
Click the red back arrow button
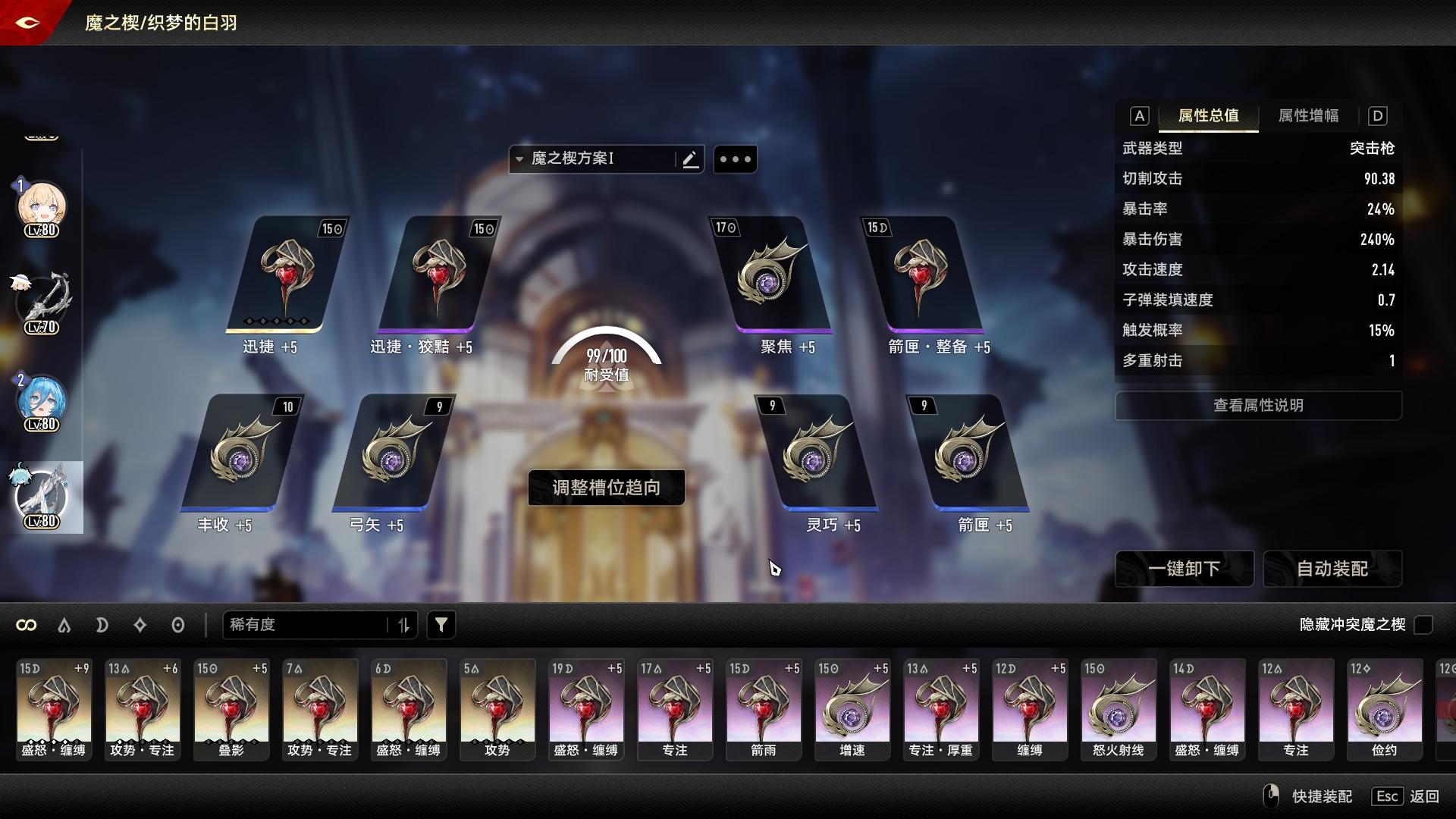point(27,22)
